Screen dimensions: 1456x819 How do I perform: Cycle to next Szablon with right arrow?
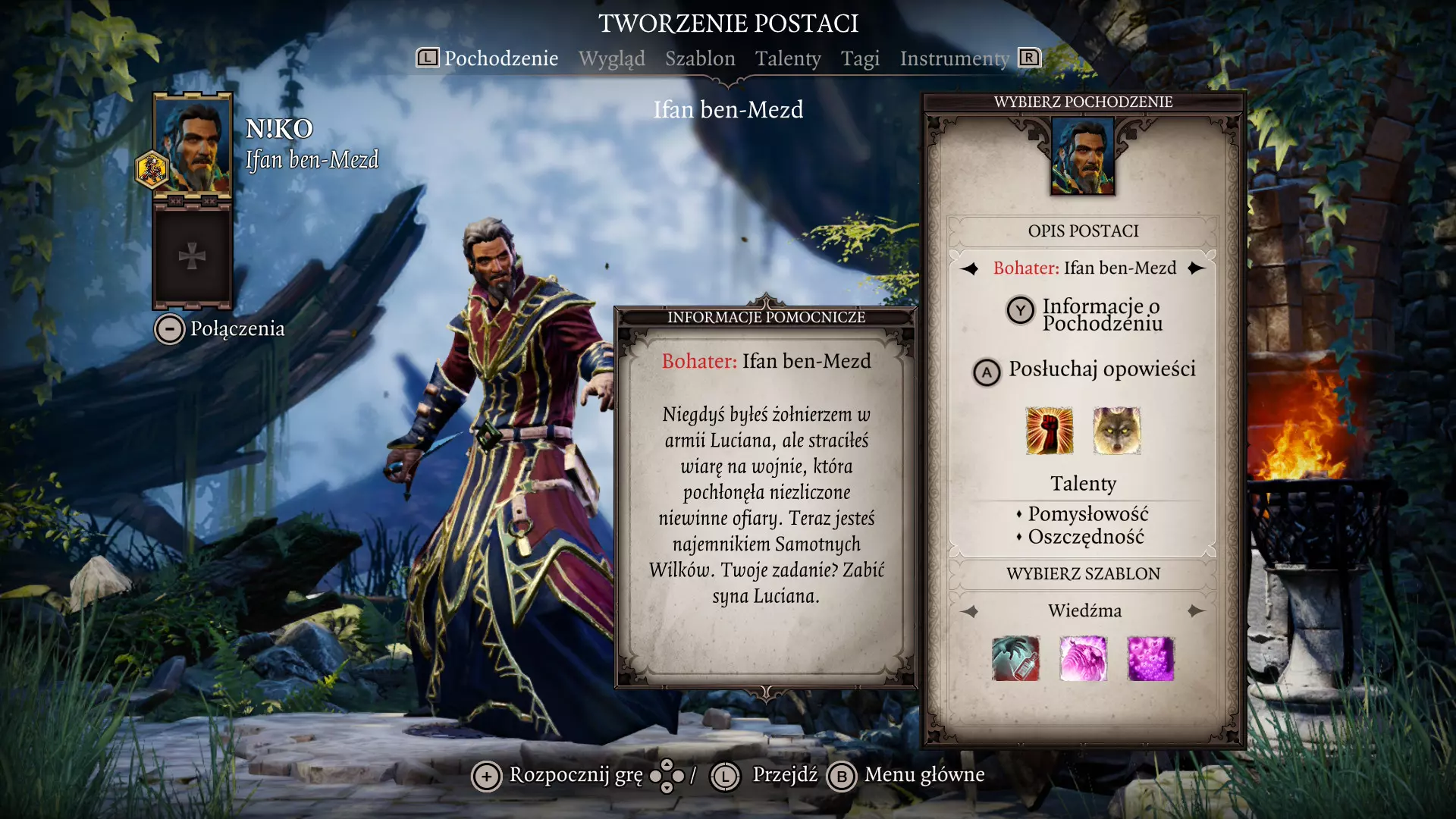tap(1197, 611)
